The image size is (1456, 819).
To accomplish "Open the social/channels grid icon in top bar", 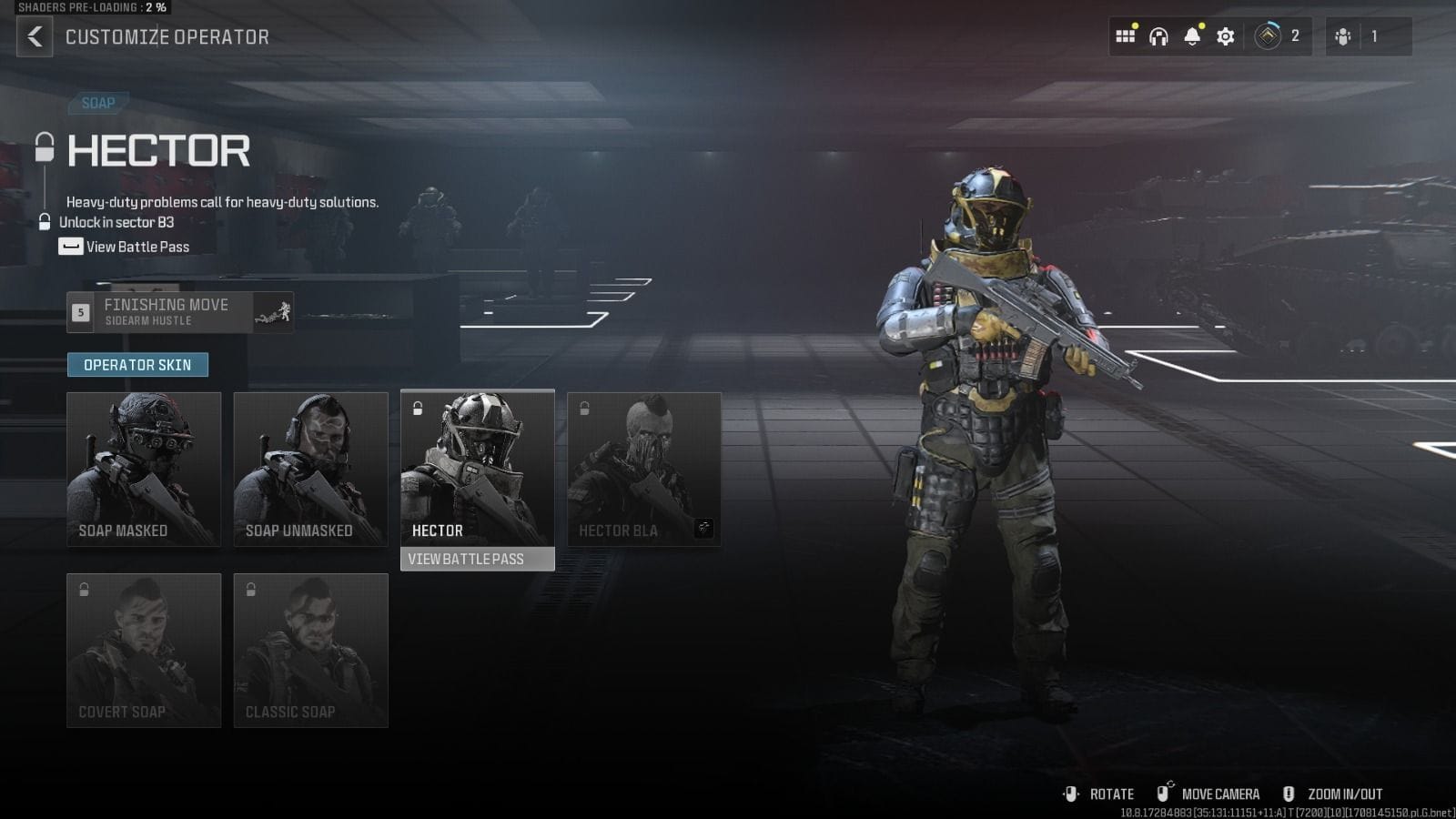I will click(x=1126, y=36).
